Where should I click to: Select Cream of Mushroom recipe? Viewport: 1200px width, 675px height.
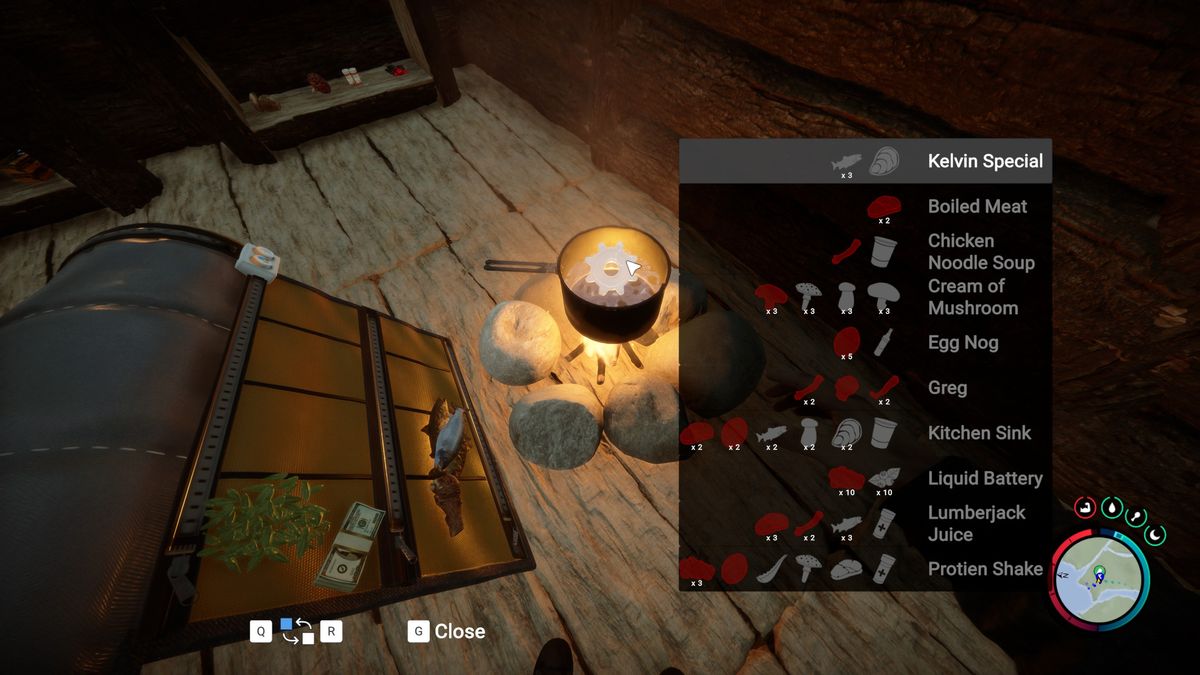(x=972, y=297)
